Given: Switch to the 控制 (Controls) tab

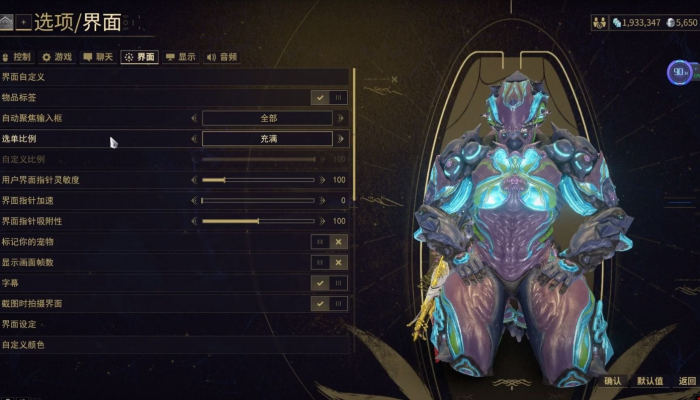Looking at the screenshot, I should click(x=17, y=57).
